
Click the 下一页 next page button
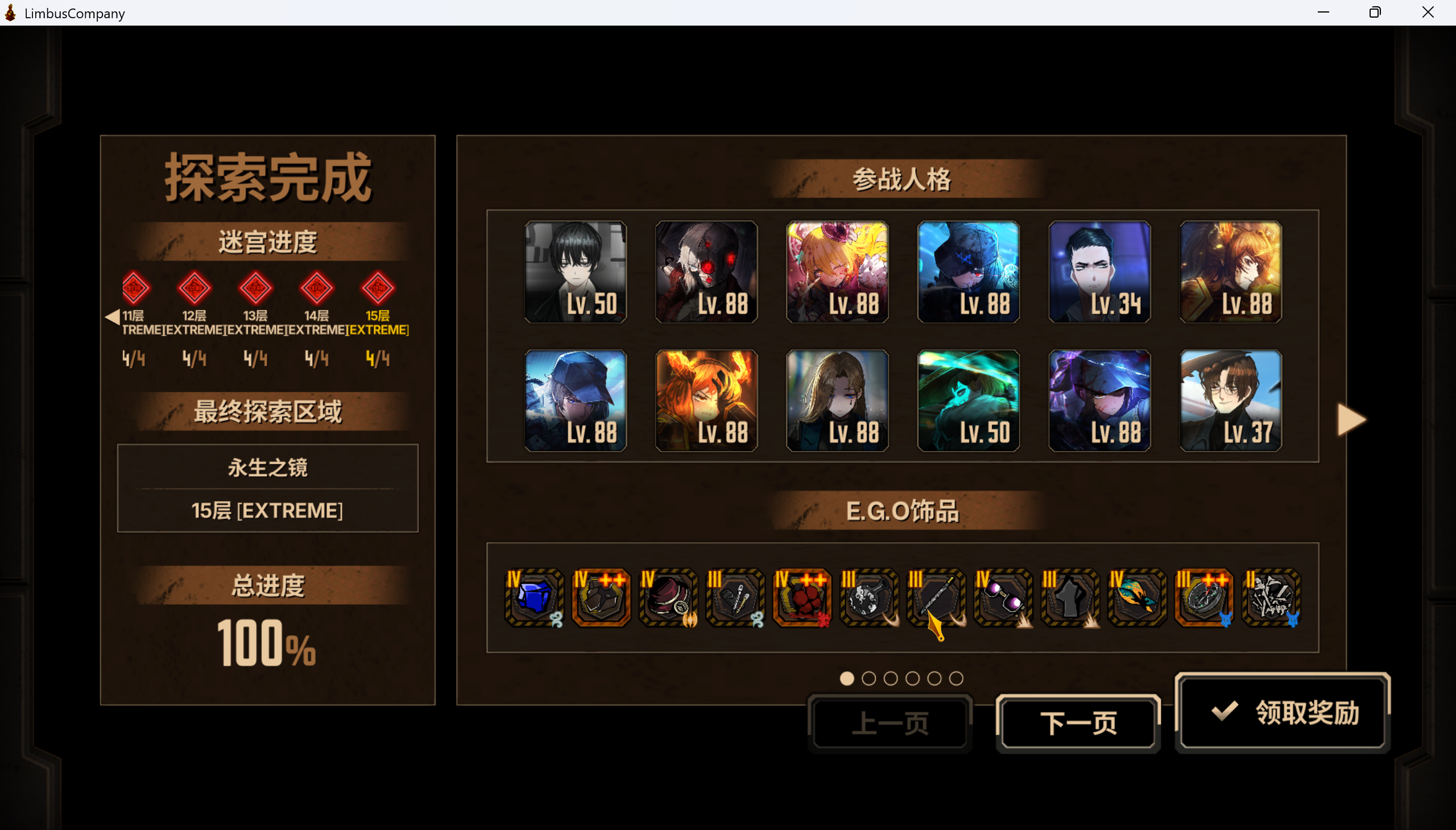[1078, 722]
